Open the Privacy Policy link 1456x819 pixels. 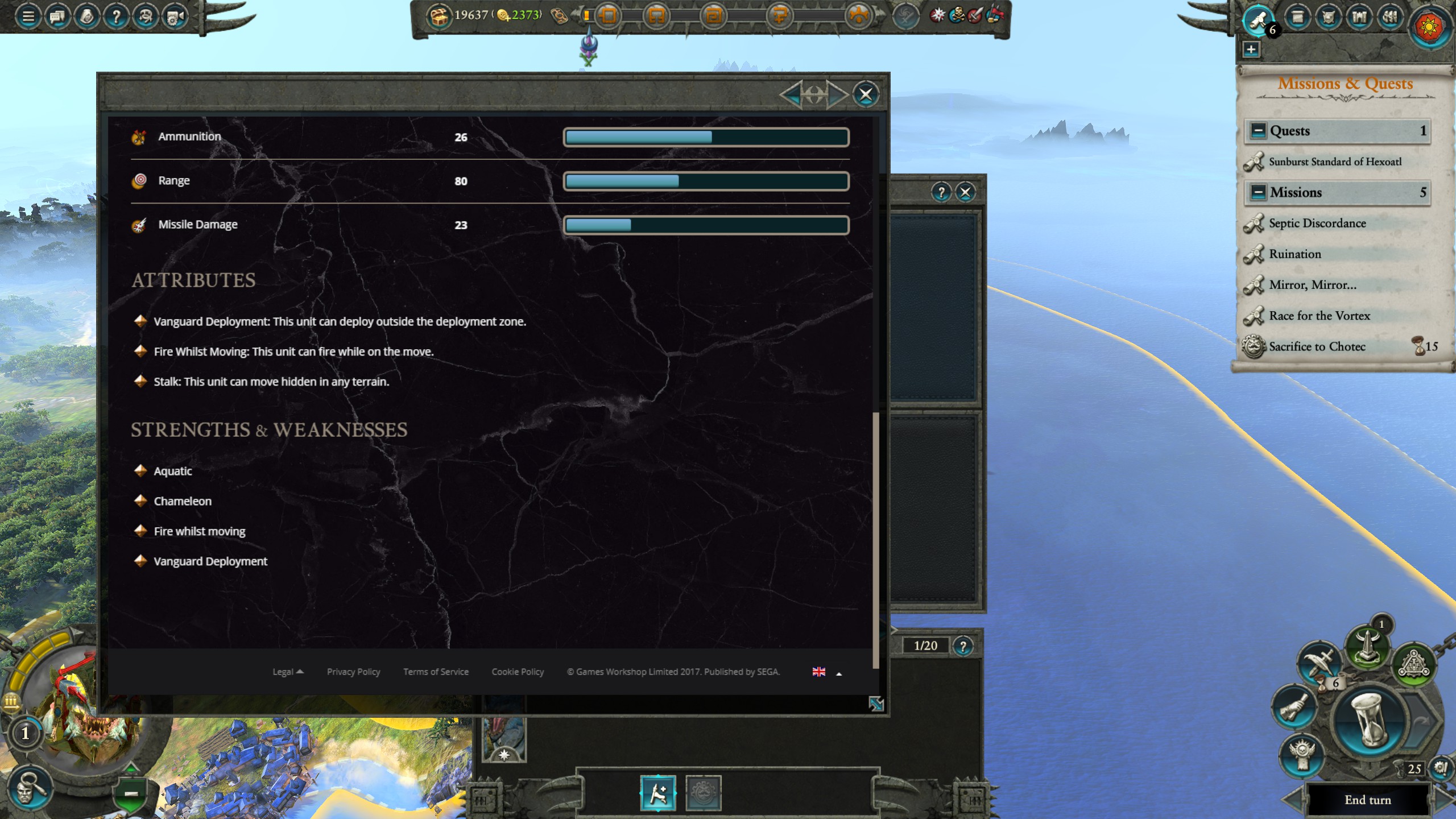tap(353, 672)
